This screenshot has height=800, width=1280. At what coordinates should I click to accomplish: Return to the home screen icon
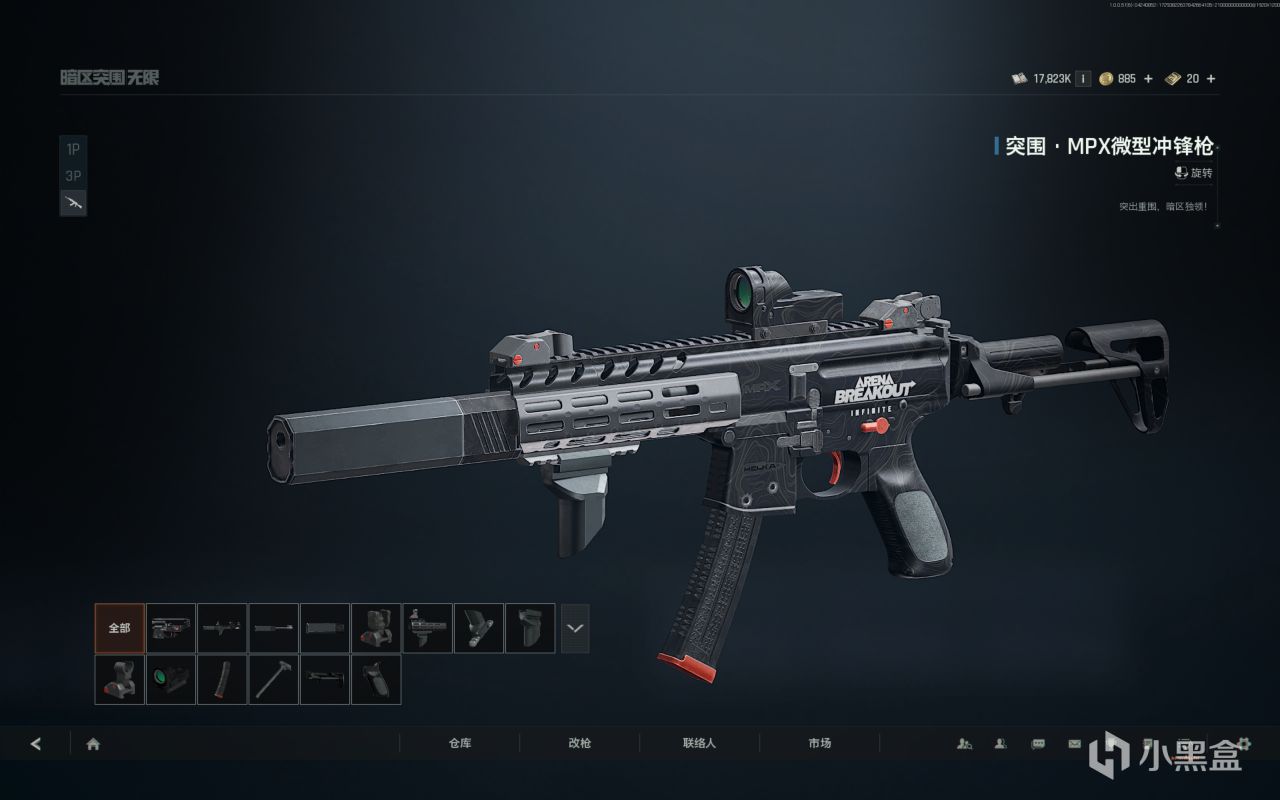(x=93, y=744)
